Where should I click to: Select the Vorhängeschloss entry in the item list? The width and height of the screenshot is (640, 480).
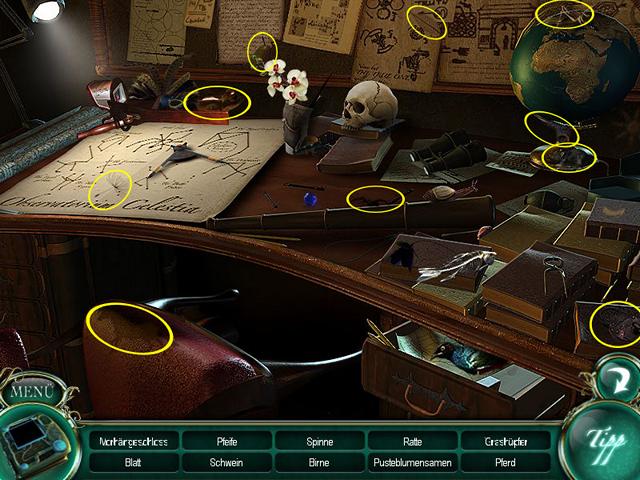(x=133, y=441)
